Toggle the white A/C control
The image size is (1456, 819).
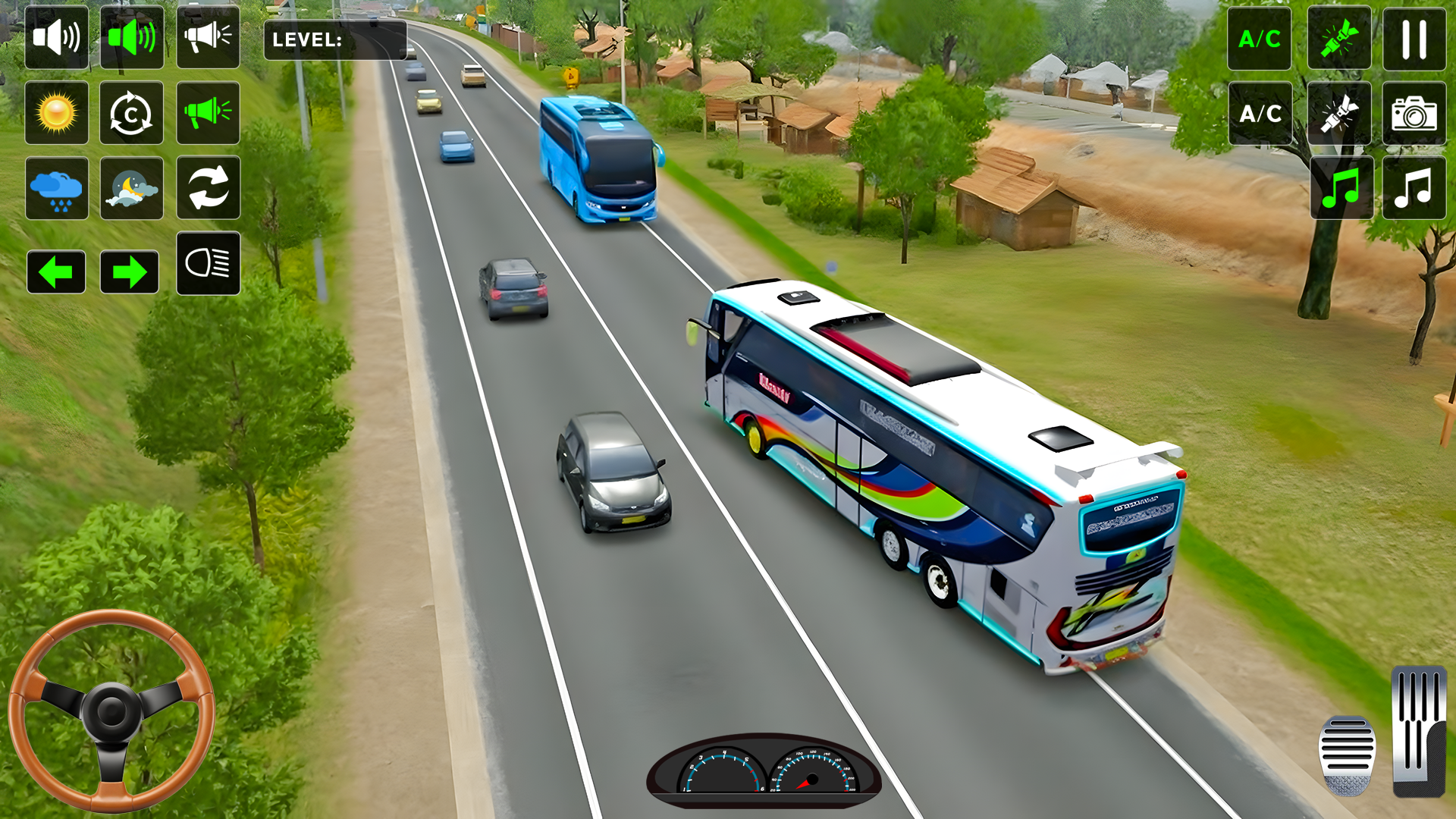(1259, 114)
